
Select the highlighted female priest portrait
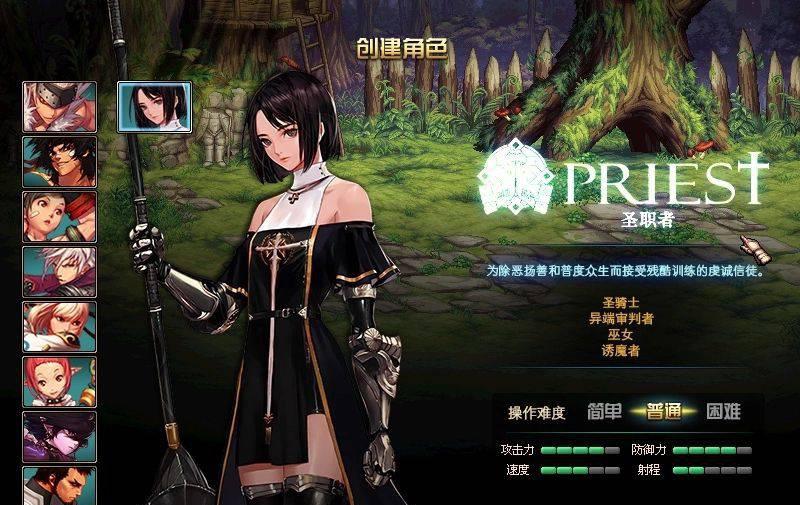154,106
